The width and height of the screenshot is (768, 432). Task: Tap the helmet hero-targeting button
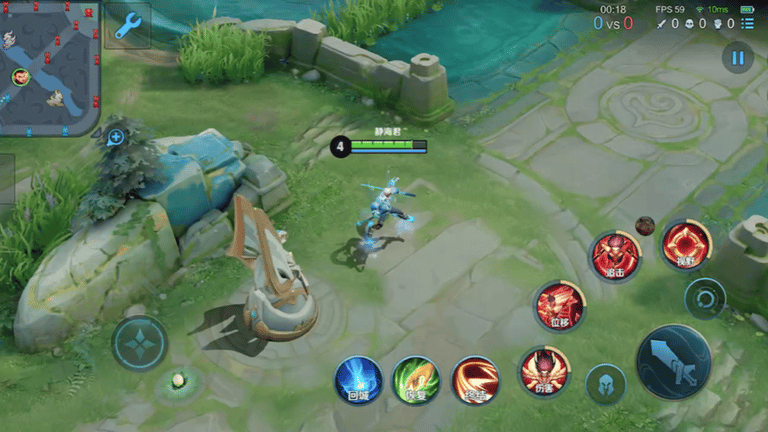(606, 385)
